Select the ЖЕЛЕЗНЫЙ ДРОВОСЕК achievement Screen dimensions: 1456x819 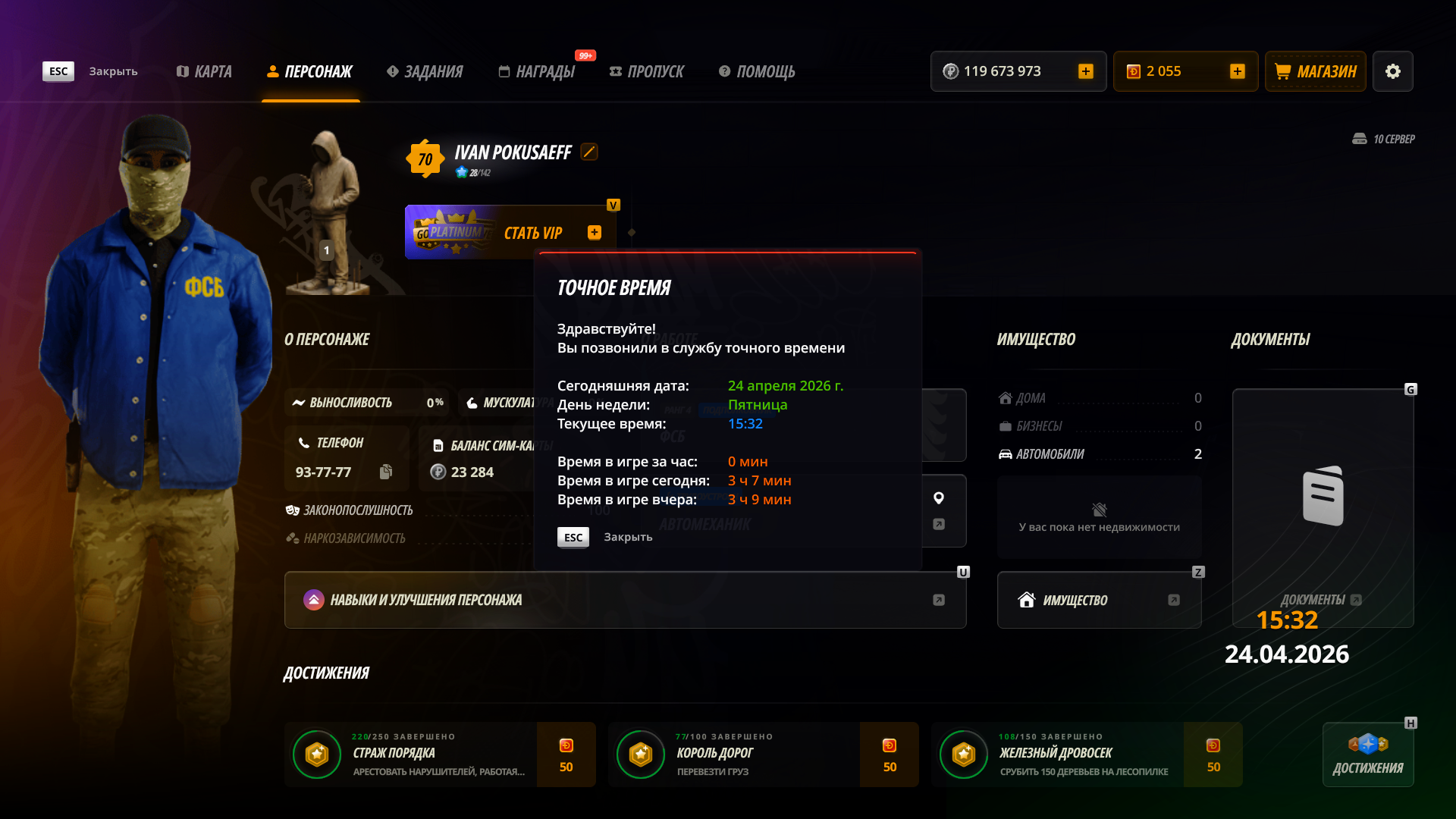pyautogui.click(x=1086, y=755)
